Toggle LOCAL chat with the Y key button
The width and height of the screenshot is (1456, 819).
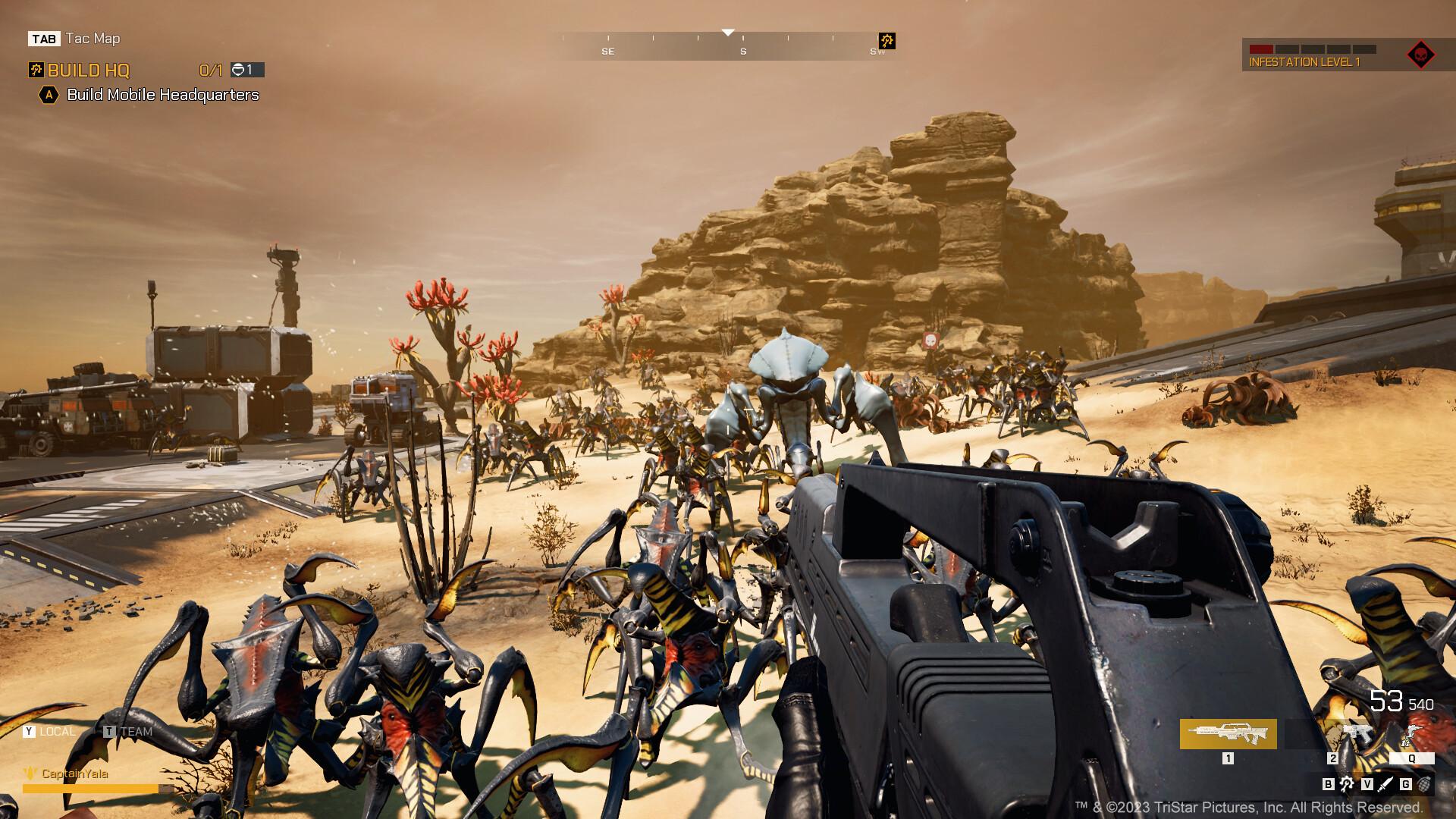29,732
